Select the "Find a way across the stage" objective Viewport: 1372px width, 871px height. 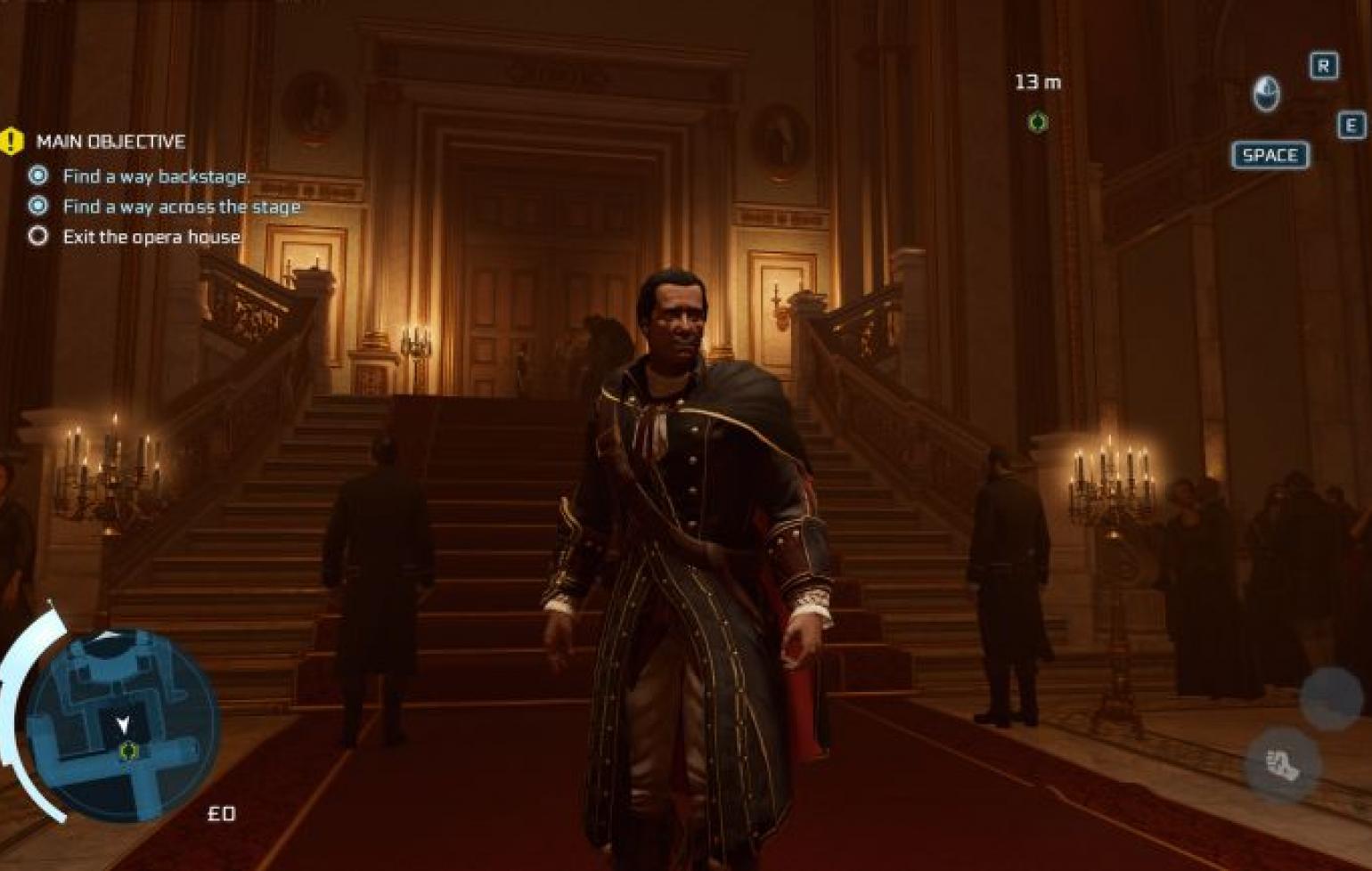pos(181,207)
